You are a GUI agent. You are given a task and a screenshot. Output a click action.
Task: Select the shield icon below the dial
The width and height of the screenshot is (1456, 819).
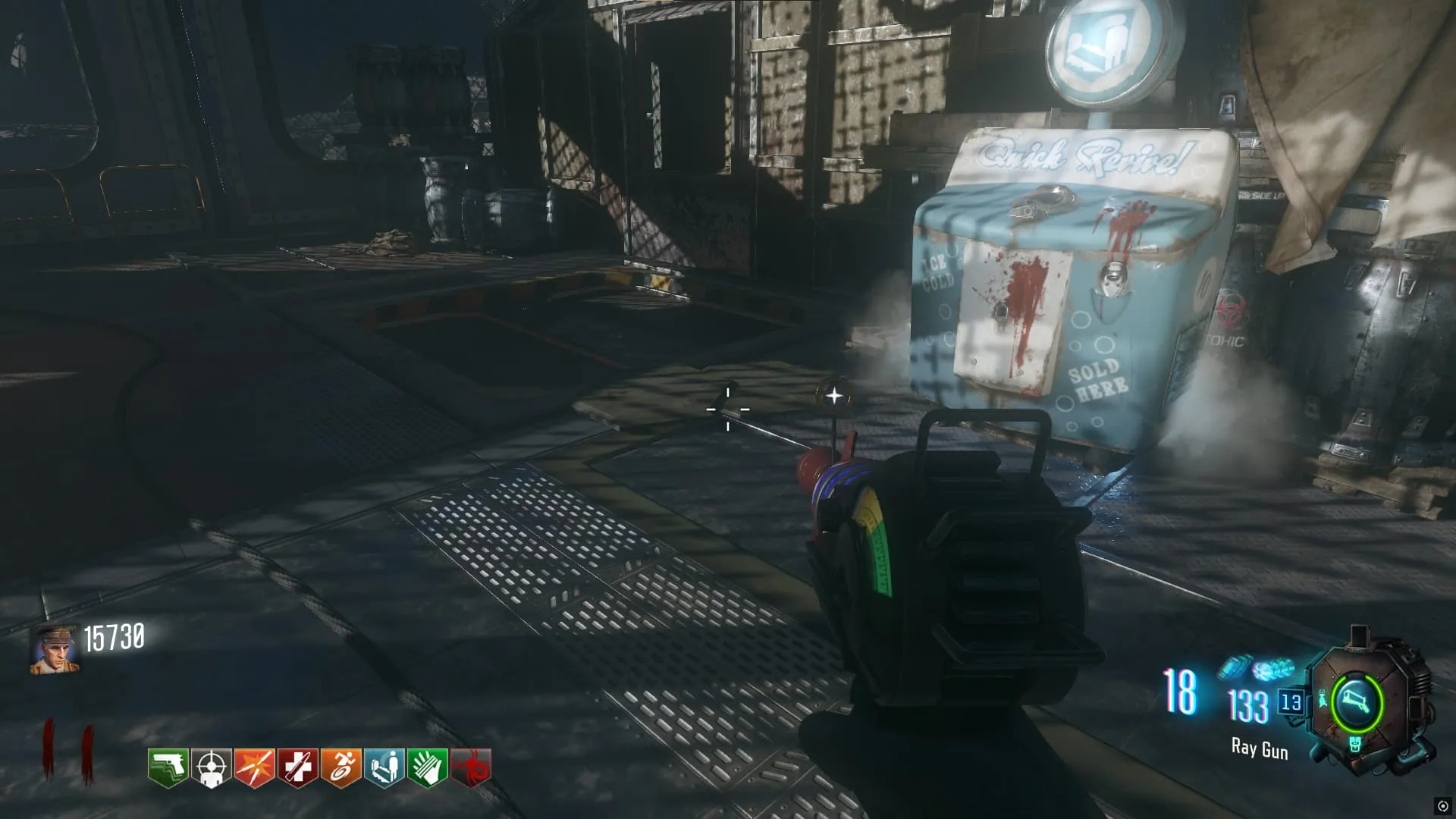click(1356, 745)
